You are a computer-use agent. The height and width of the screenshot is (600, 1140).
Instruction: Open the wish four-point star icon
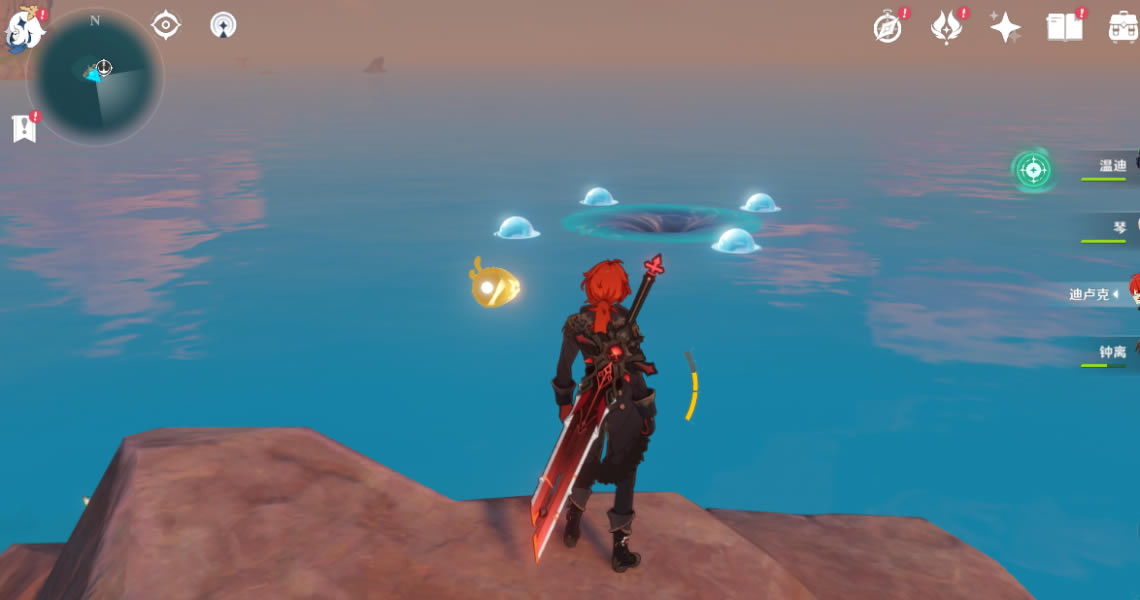[1005, 27]
